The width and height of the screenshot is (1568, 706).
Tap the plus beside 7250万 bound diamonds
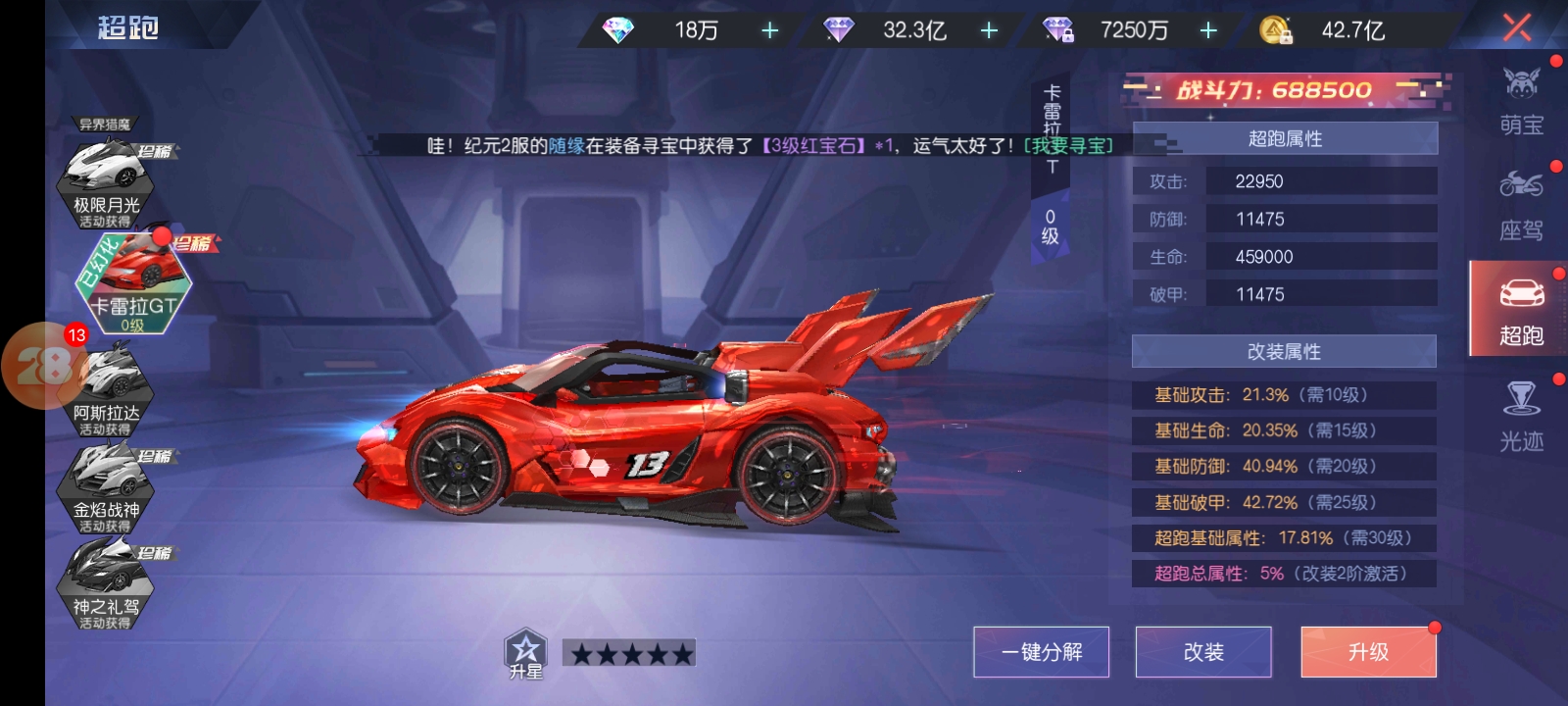click(1208, 31)
